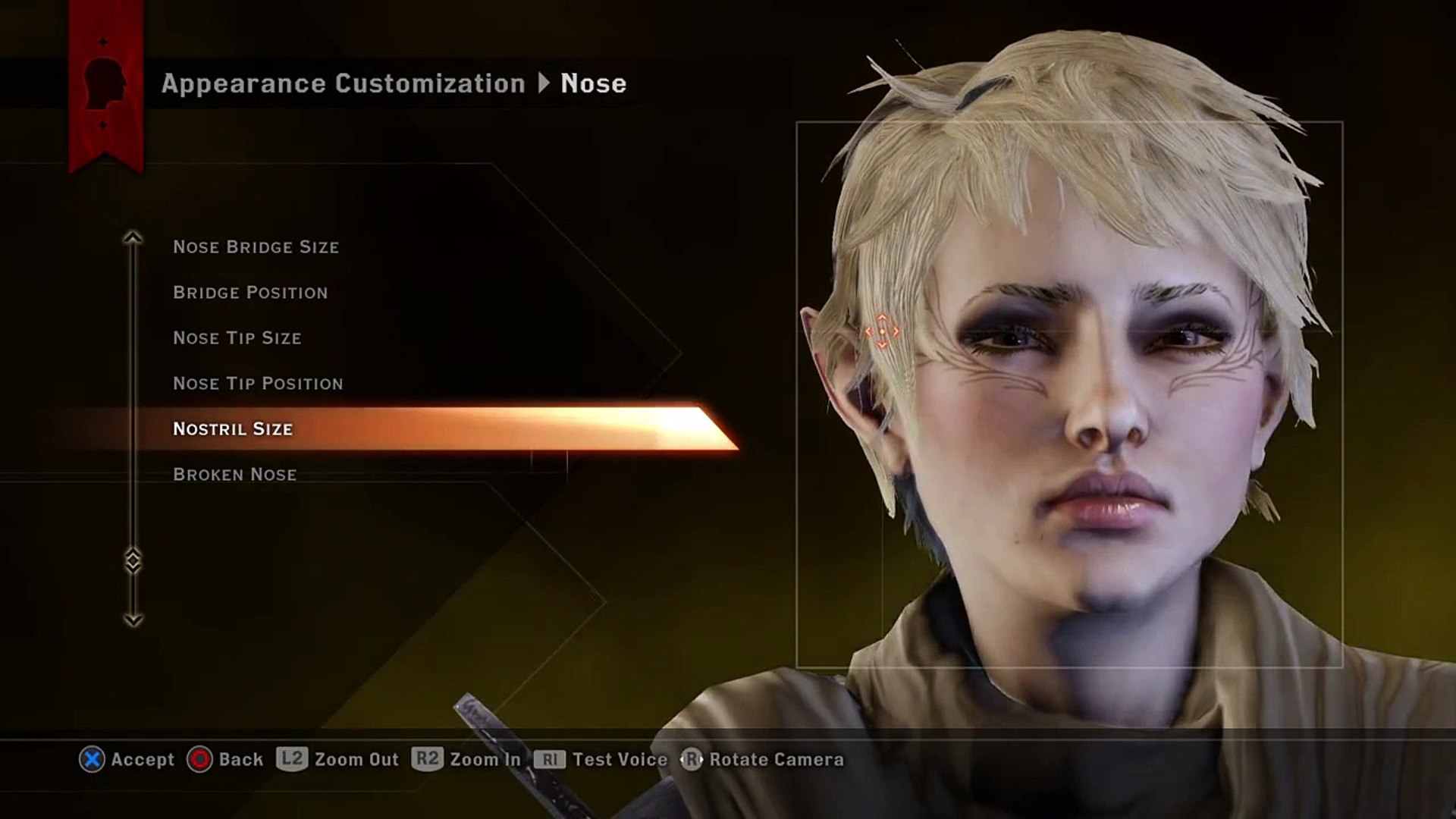Click the Appearance Customization breadcrumb title
The width and height of the screenshot is (1456, 819).
[343, 83]
